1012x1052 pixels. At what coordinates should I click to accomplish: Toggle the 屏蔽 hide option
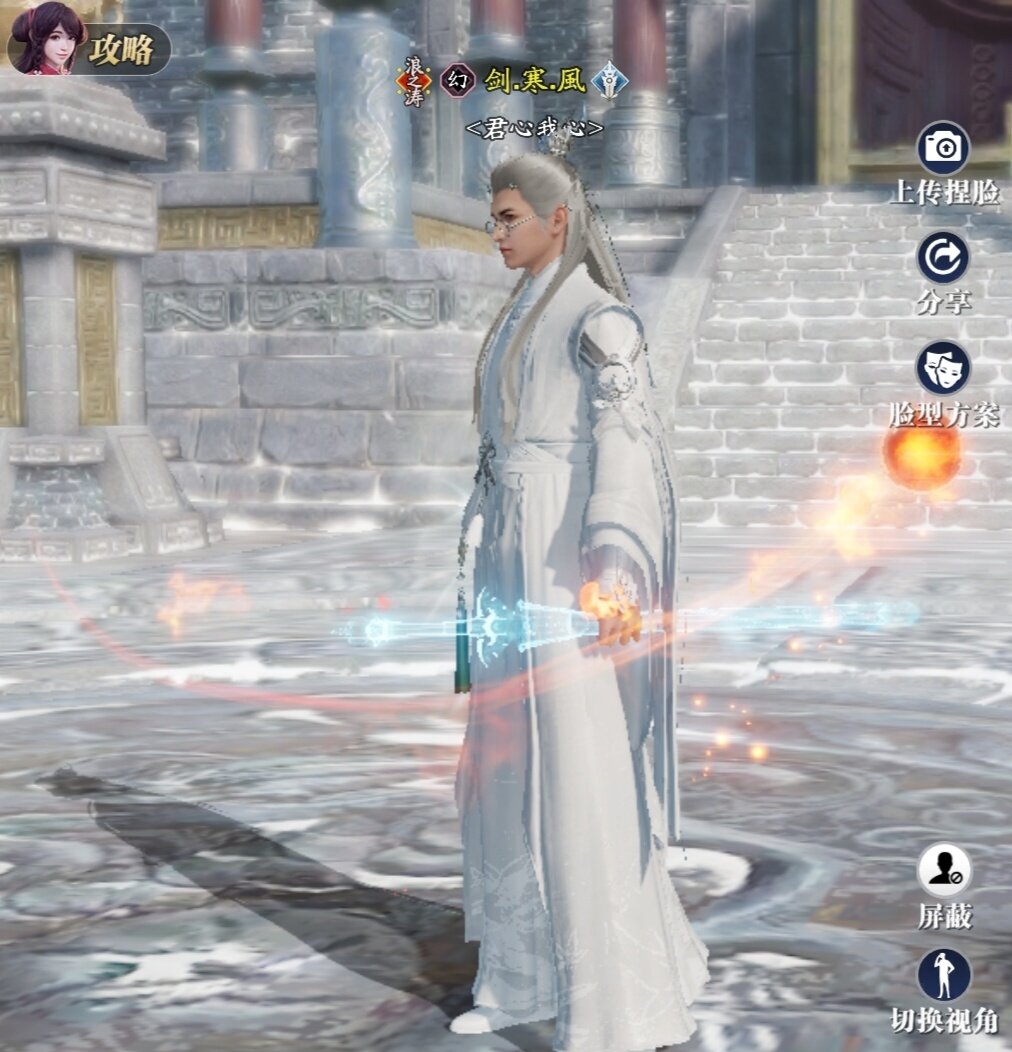click(944, 870)
